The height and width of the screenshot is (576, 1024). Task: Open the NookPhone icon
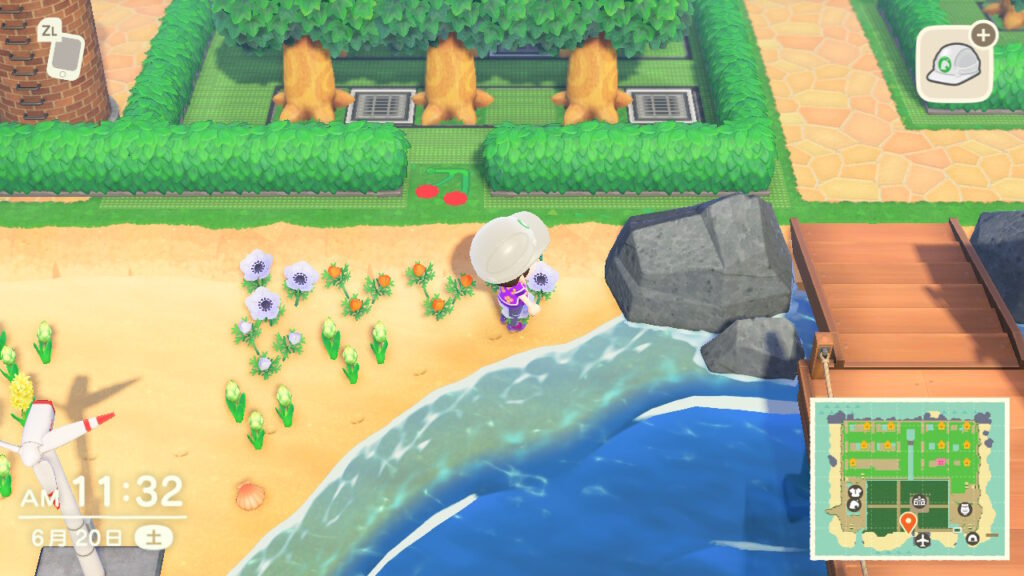pyautogui.click(x=64, y=55)
